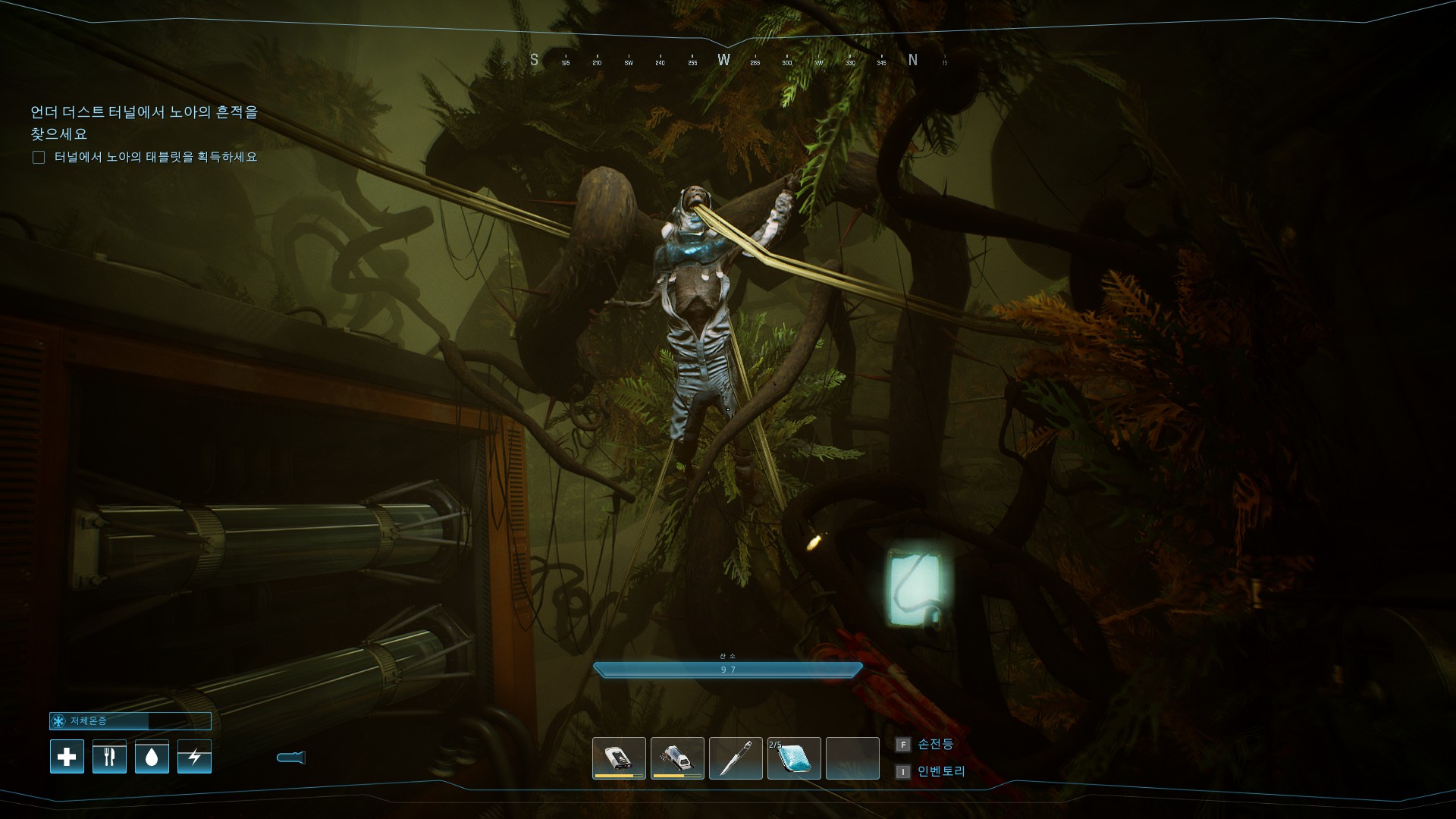This screenshot has width=1456, height=819.
Task: Click the lightning bolt energy icon
Action: point(194,757)
